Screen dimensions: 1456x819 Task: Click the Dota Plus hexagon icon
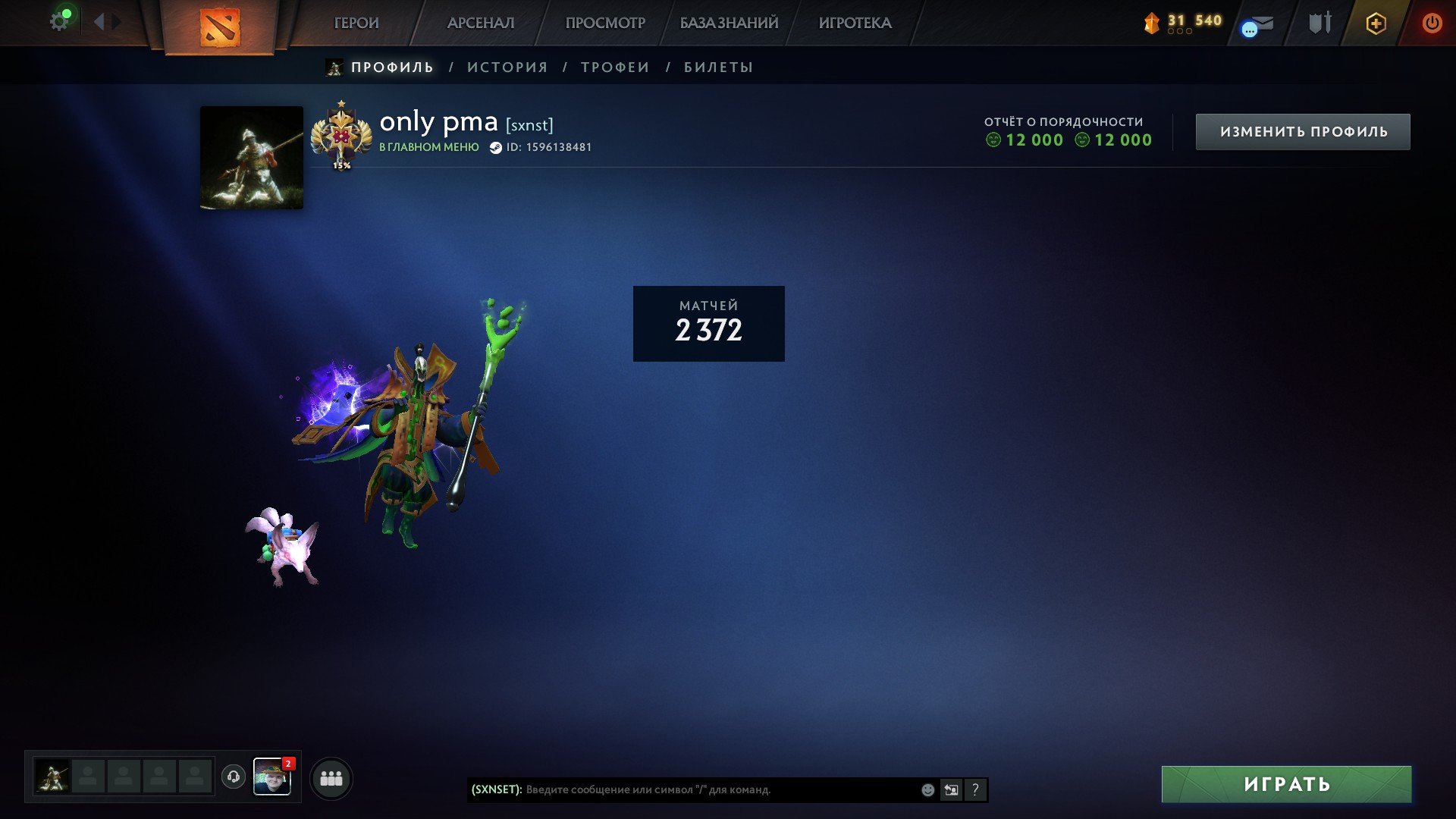pos(1375,23)
